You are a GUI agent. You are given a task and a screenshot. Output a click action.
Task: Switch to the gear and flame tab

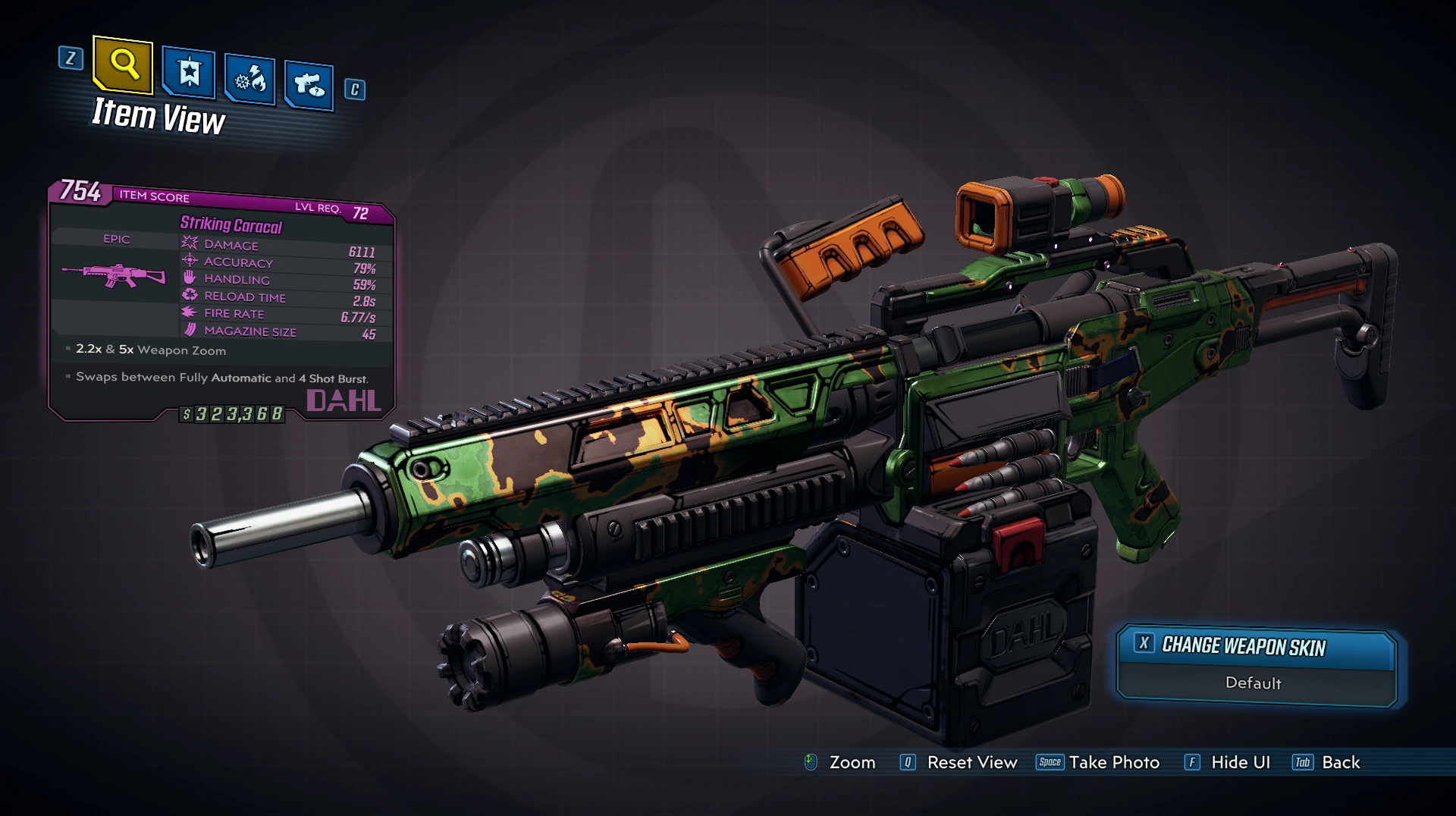pos(249,79)
